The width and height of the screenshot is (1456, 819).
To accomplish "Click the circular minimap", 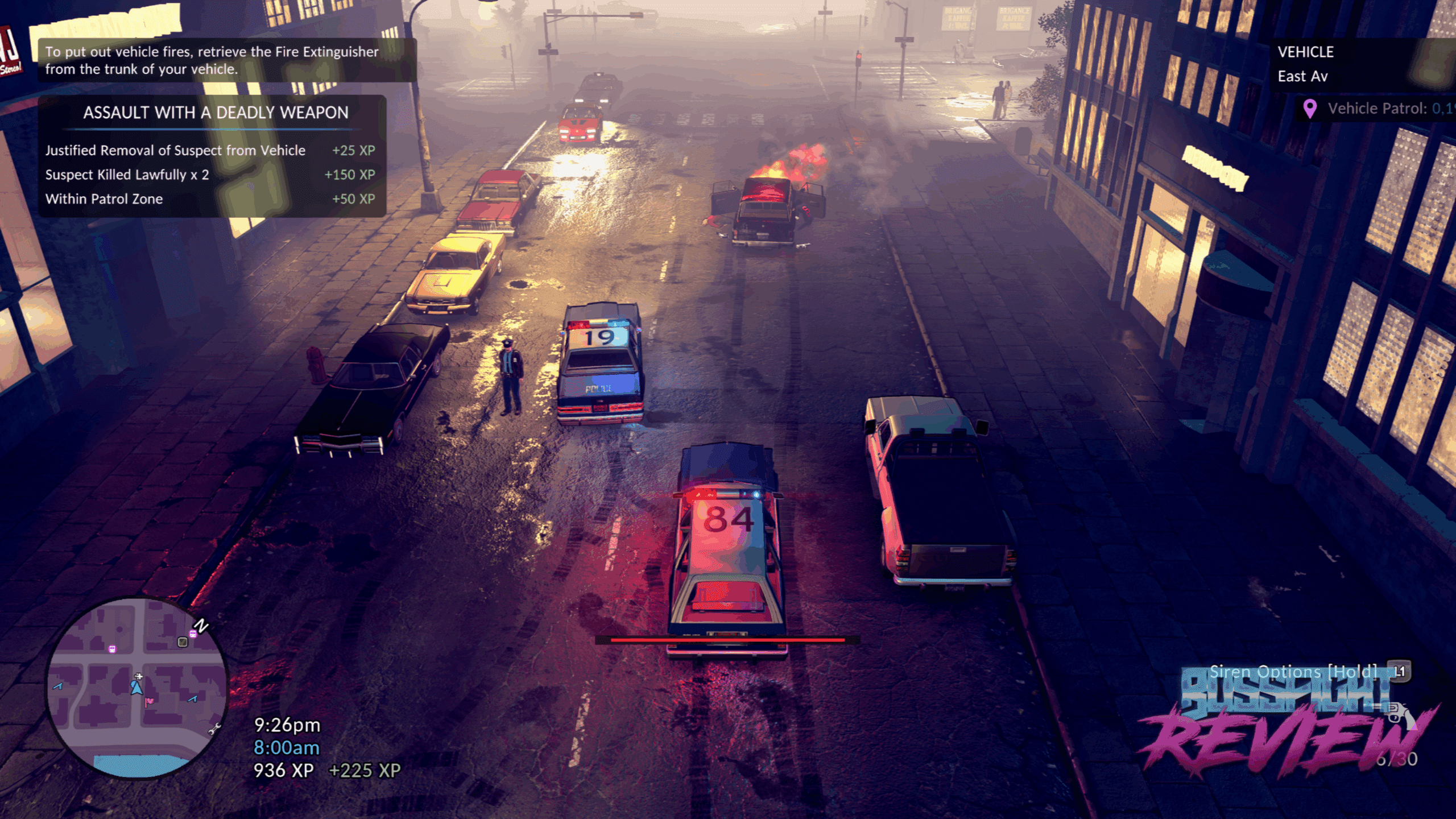I will [136, 687].
